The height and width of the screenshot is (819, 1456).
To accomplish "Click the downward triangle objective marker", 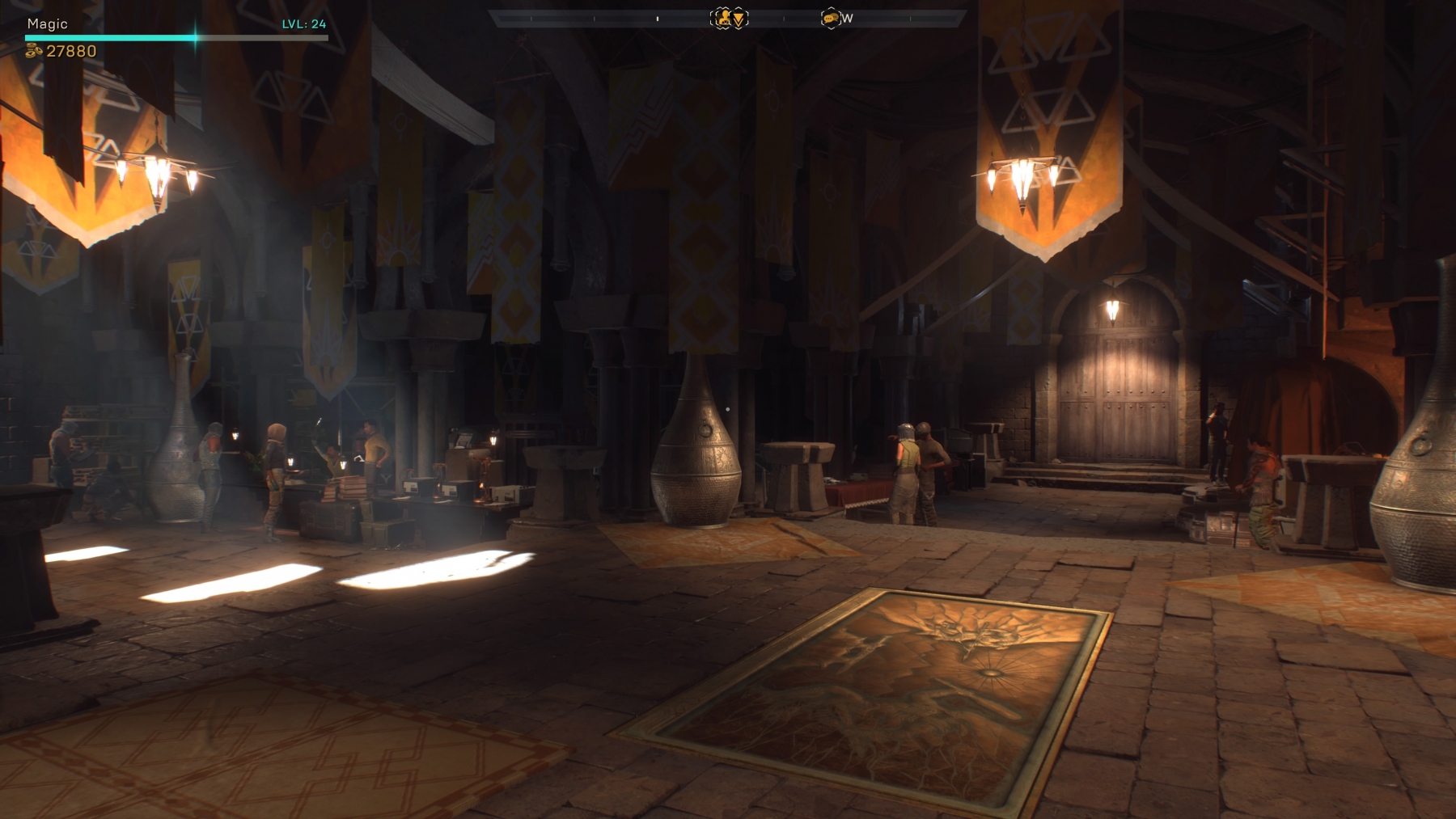I will (x=739, y=18).
